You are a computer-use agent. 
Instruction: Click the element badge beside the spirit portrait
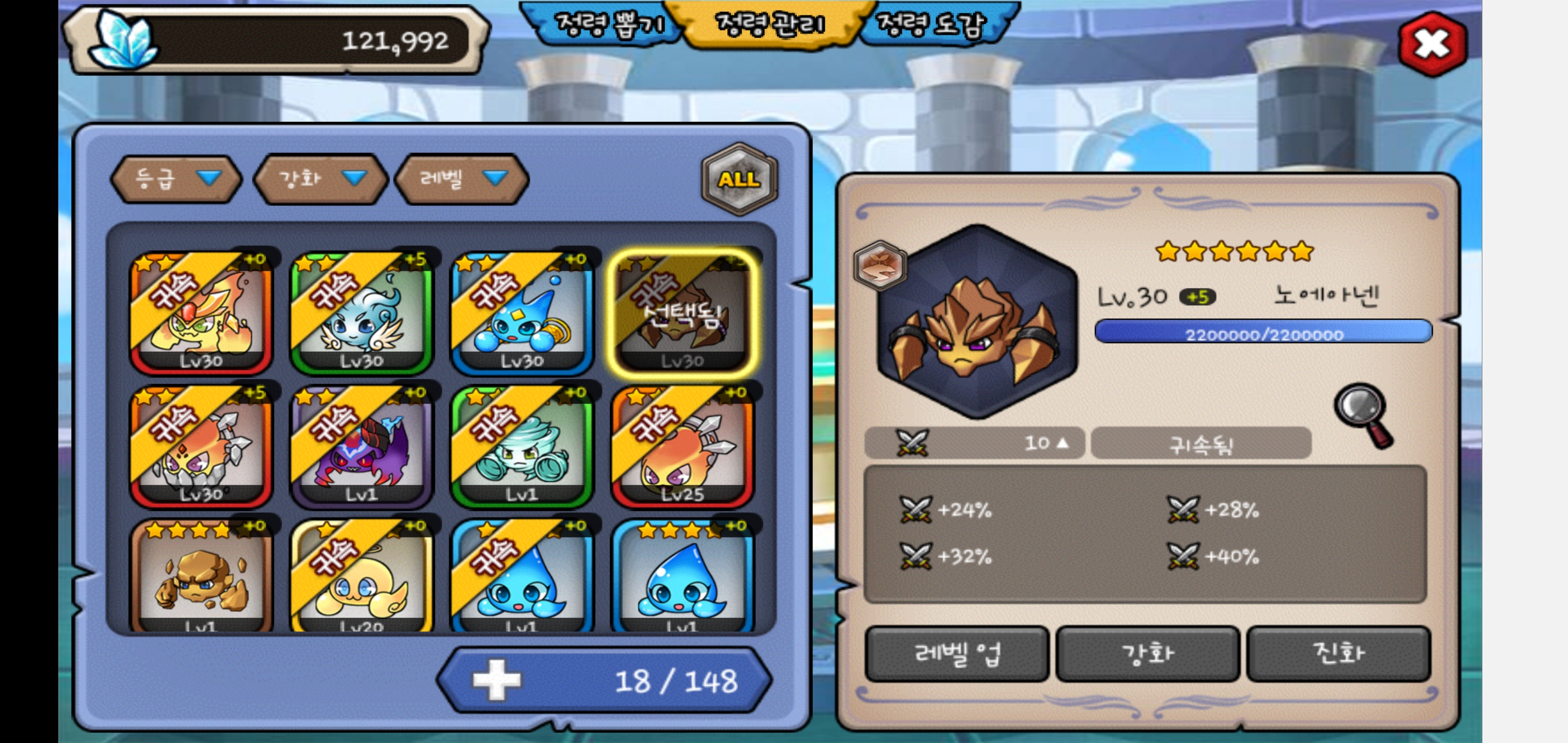pos(879,266)
